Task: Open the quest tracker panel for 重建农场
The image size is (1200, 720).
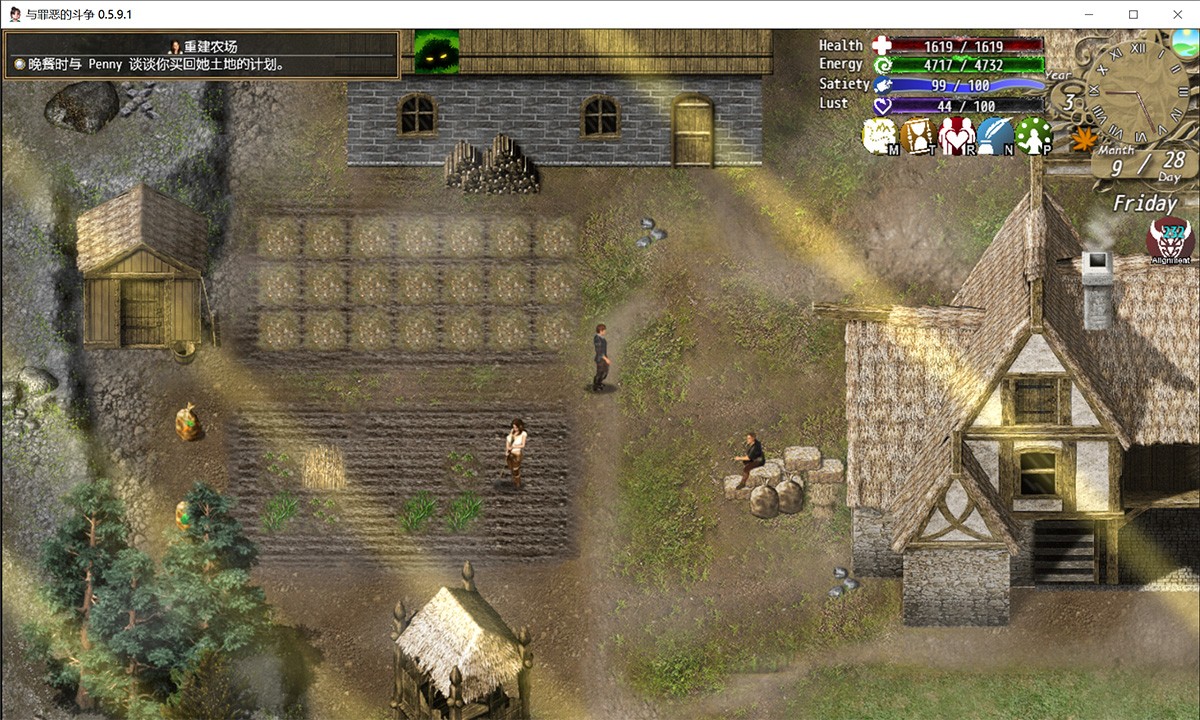Action: click(x=201, y=55)
